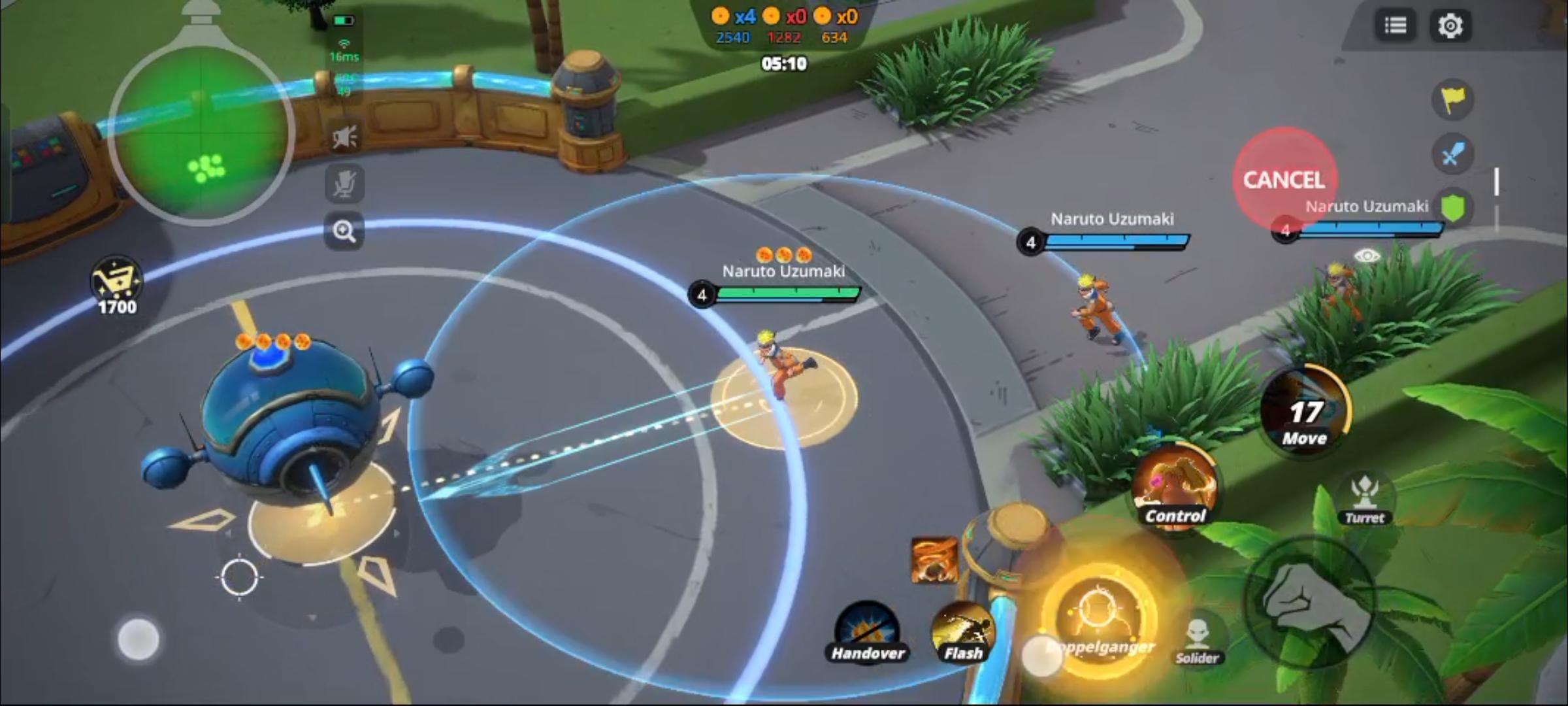
Task: Open the scoreboard list menu
Action: click(1396, 25)
